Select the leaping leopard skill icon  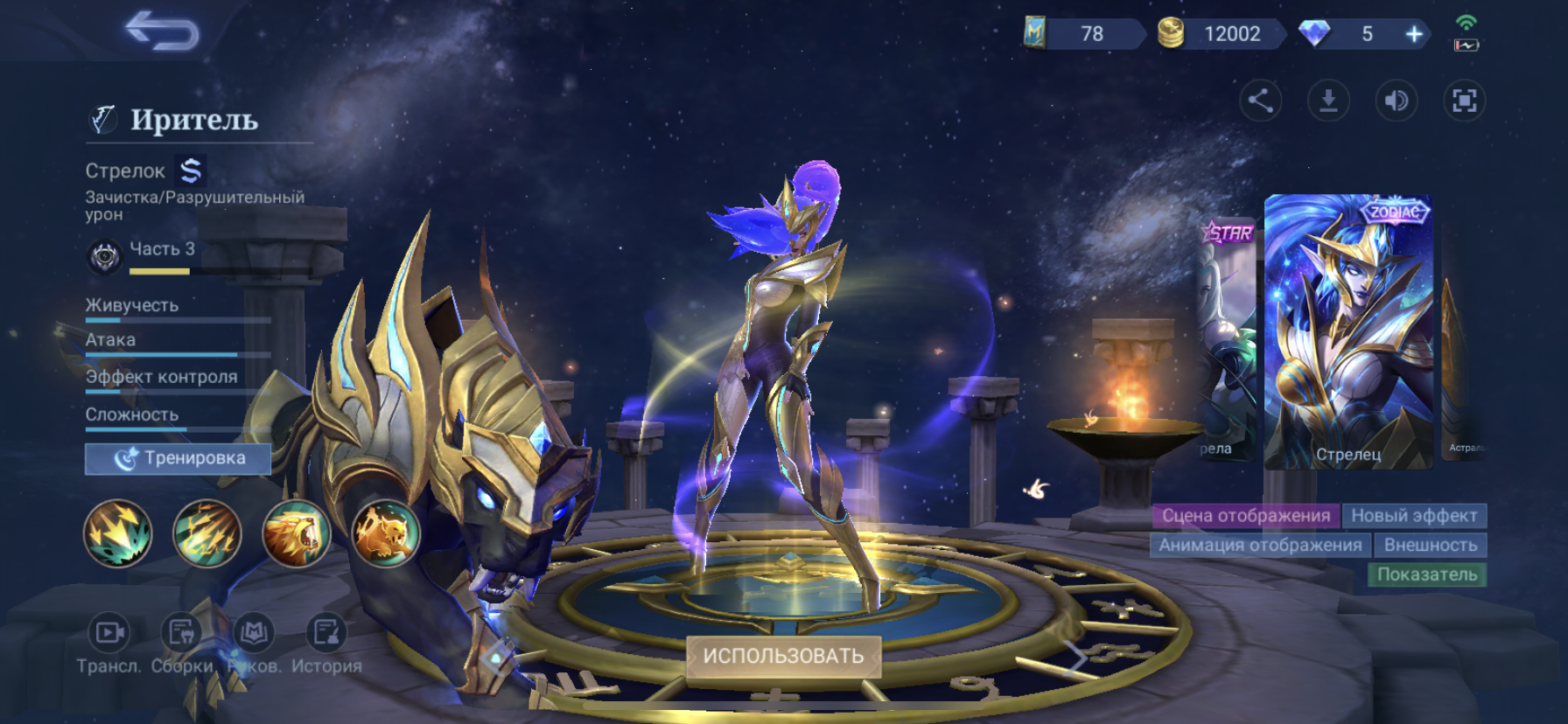click(x=385, y=533)
